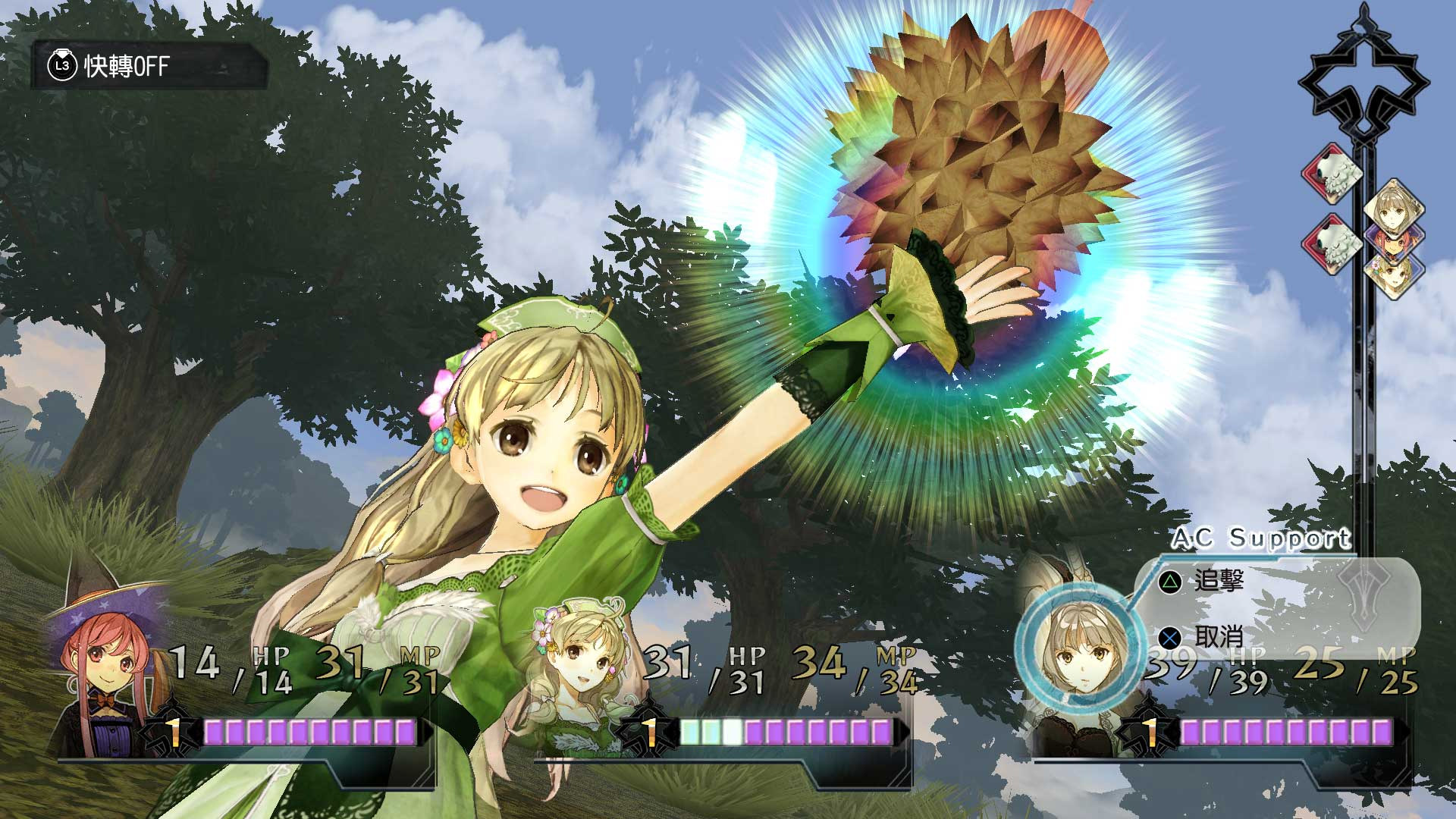Click the brown-haired girl turn-order icon
The image size is (1456, 819).
coord(1394,206)
